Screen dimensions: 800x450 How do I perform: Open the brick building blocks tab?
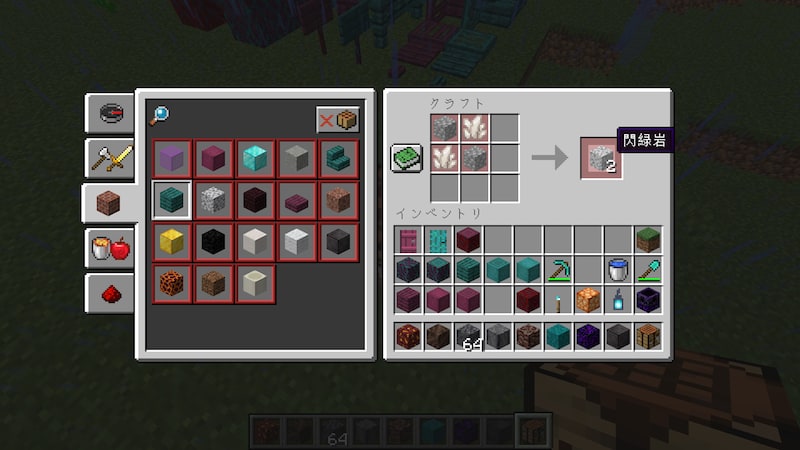109,201
